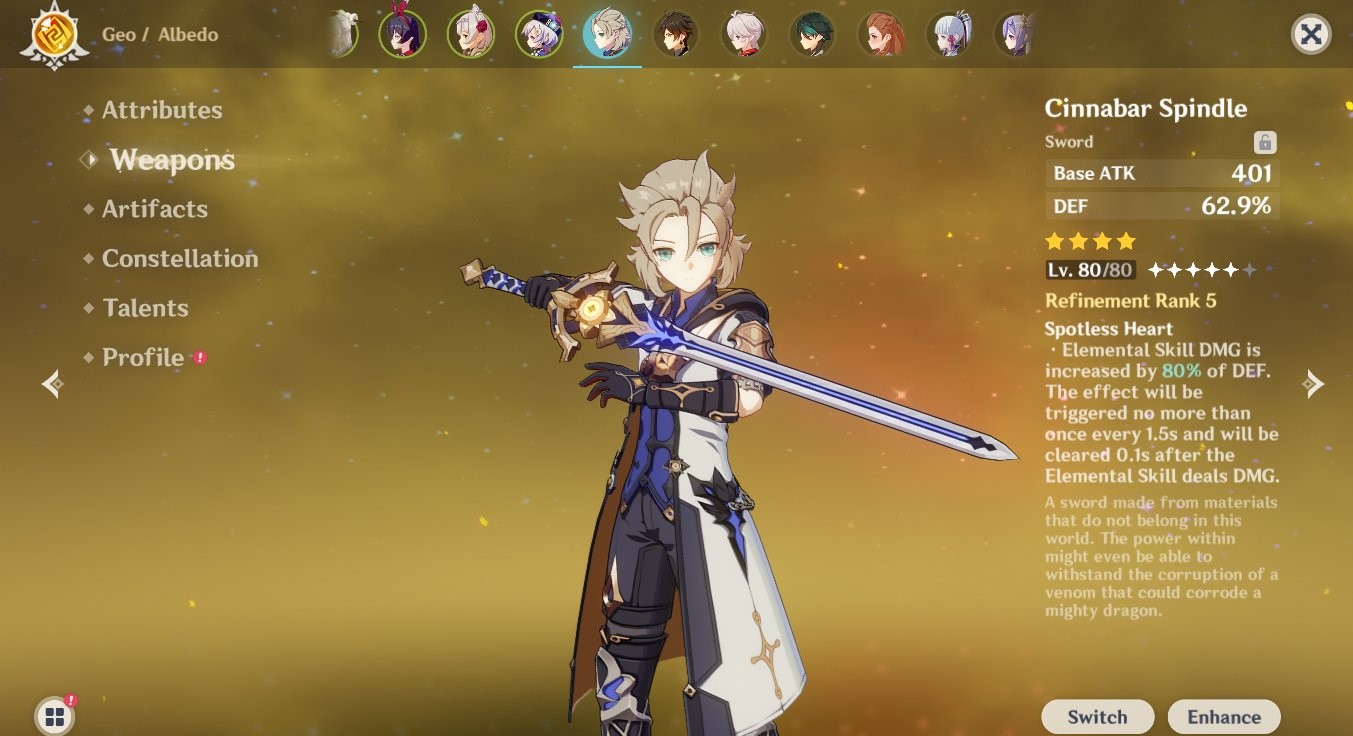Screen dimensions: 1353x736
Task: Select Zhongli's portrait
Action: coord(676,34)
